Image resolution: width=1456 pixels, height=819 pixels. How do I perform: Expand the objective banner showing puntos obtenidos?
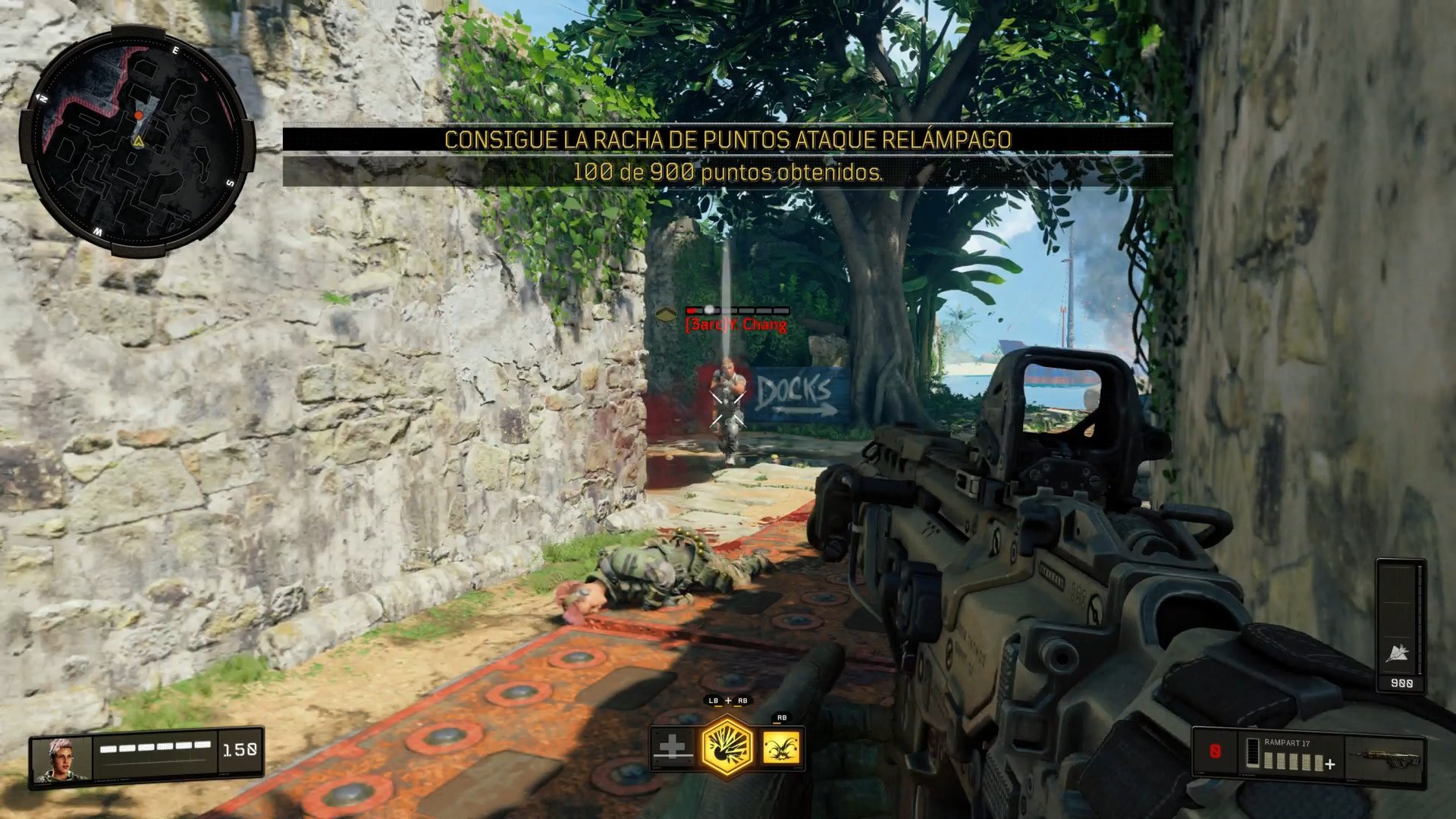pos(728,174)
